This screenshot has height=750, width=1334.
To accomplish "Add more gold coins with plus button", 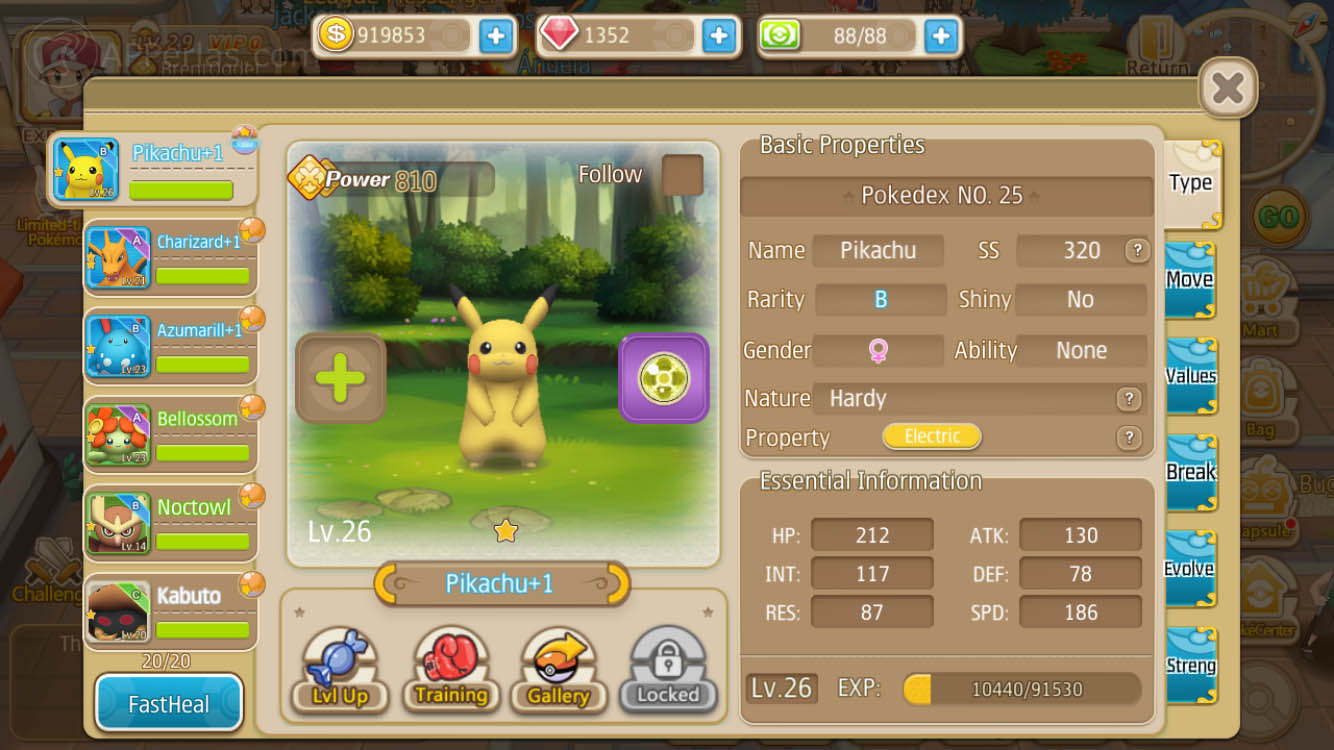I will tap(495, 37).
